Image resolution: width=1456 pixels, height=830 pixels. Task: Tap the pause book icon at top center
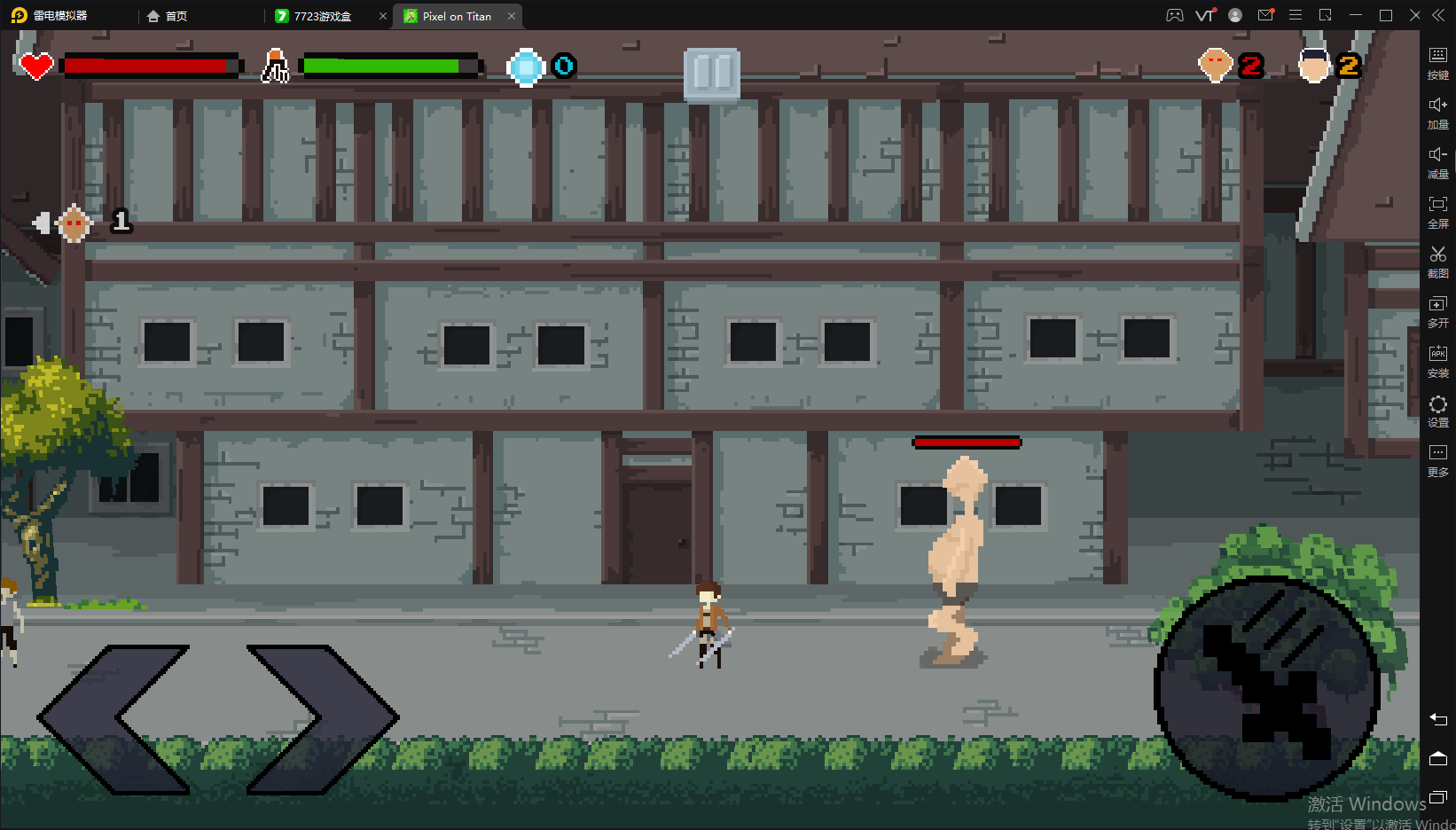click(x=712, y=76)
